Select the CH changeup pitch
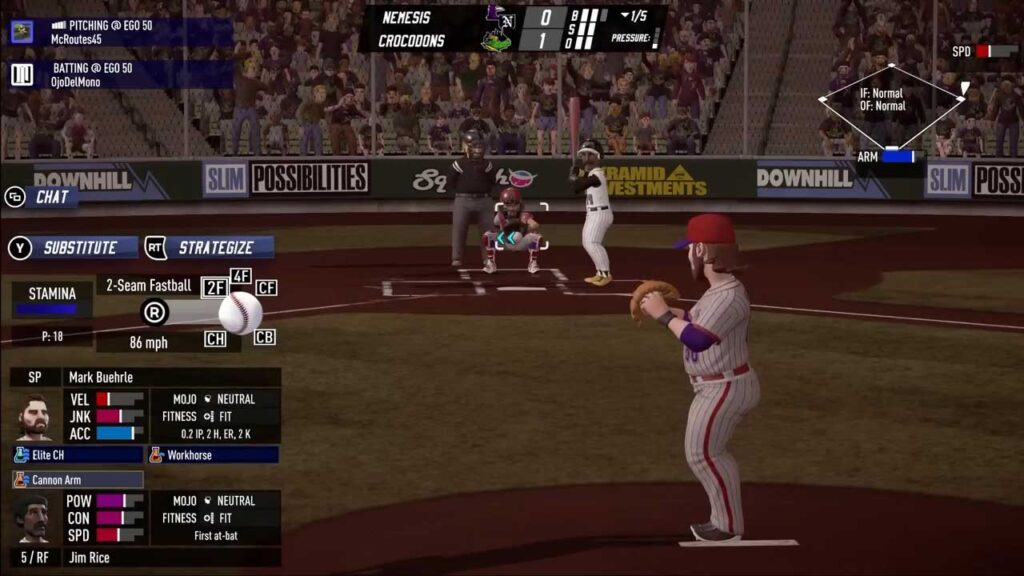 coord(215,339)
